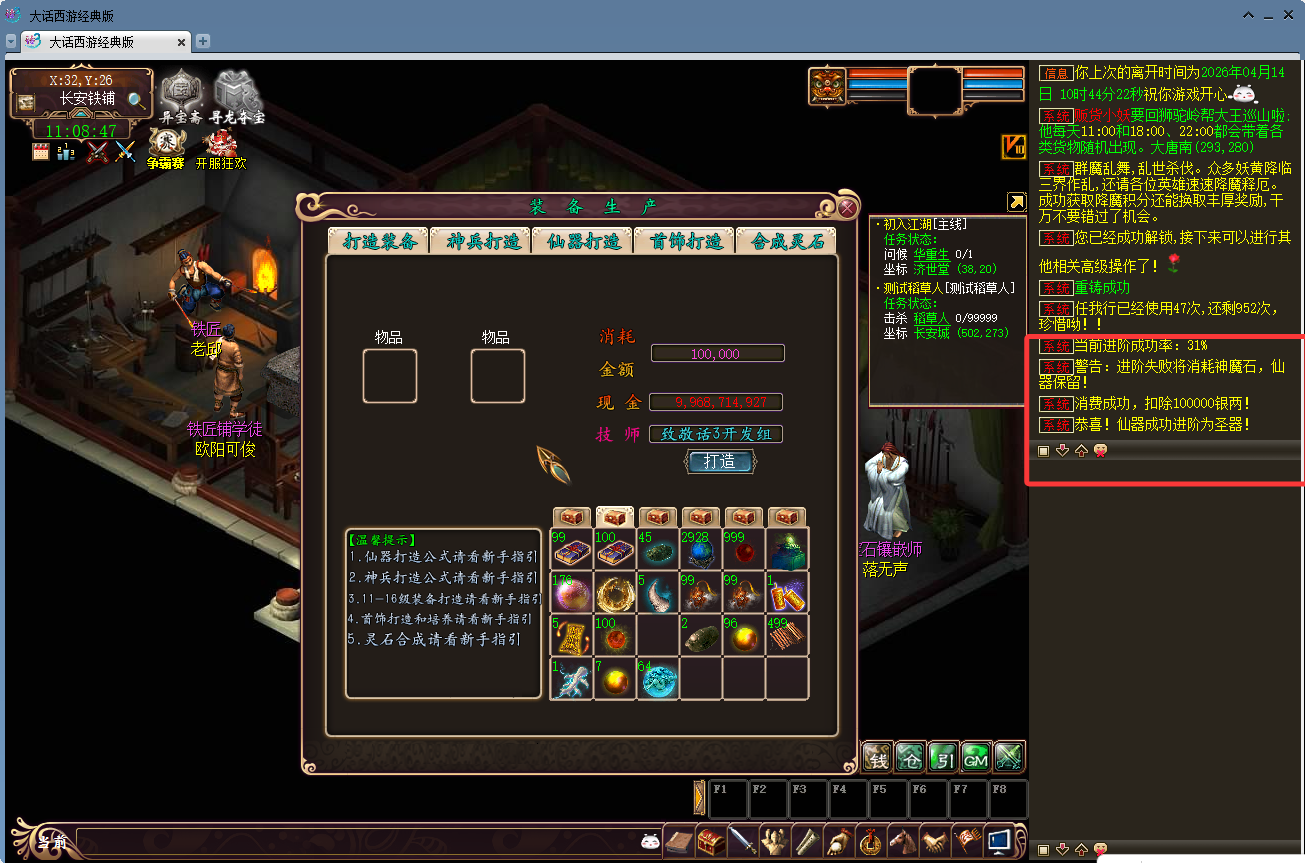Image resolution: width=1305 pixels, height=863 pixels.
Task: Open the 仙器打造 tab
Action: (584, 241)
